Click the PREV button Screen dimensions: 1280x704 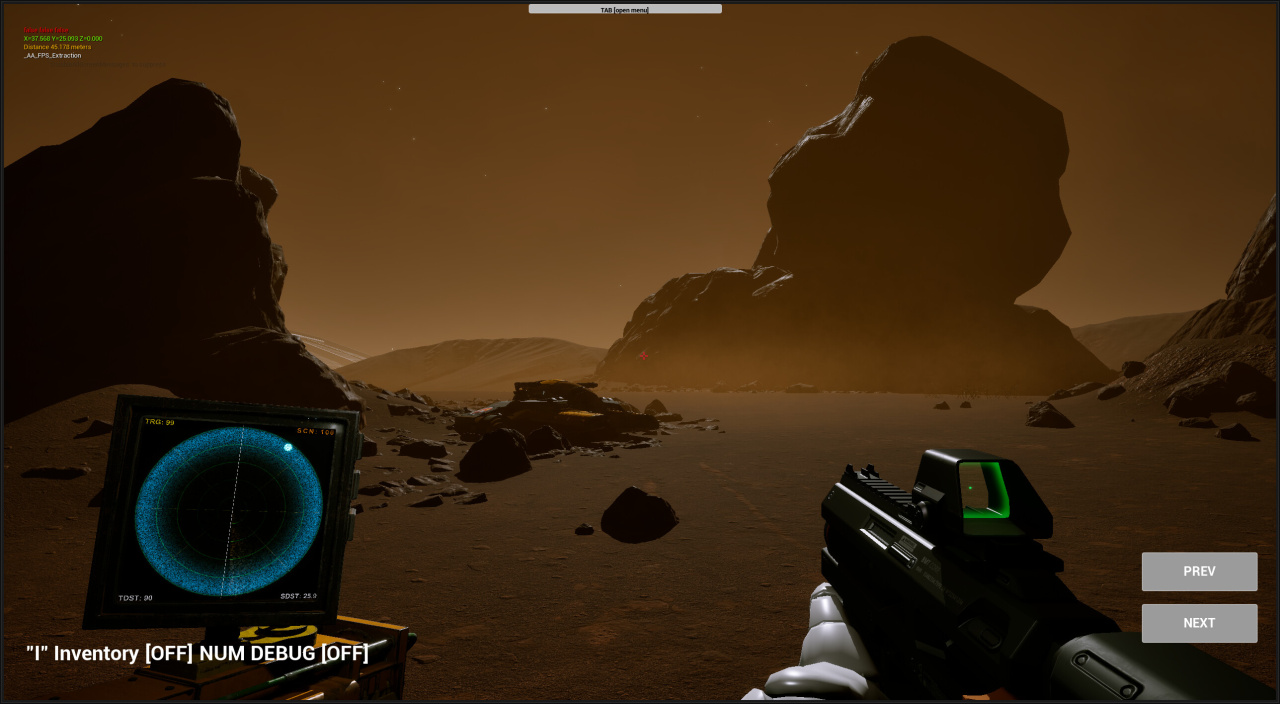[x=1199, y=571]
